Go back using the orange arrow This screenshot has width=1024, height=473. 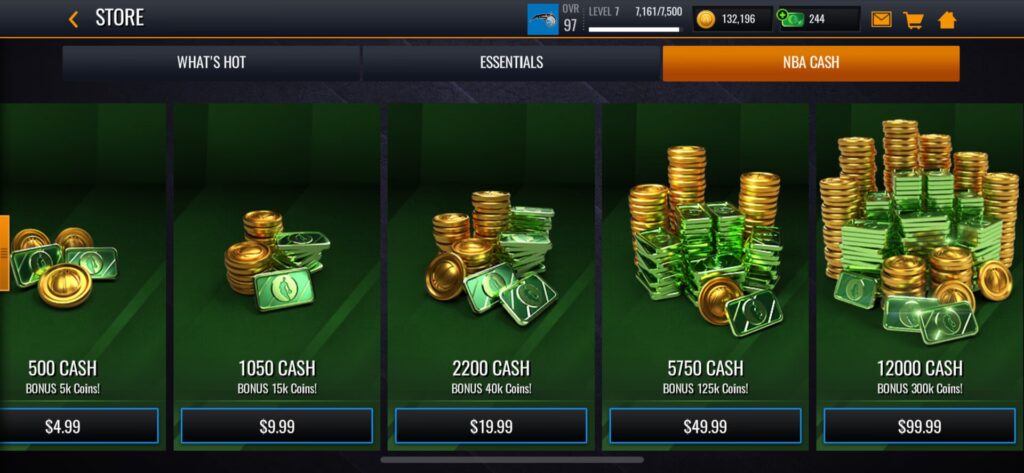(x=73, y=18)
